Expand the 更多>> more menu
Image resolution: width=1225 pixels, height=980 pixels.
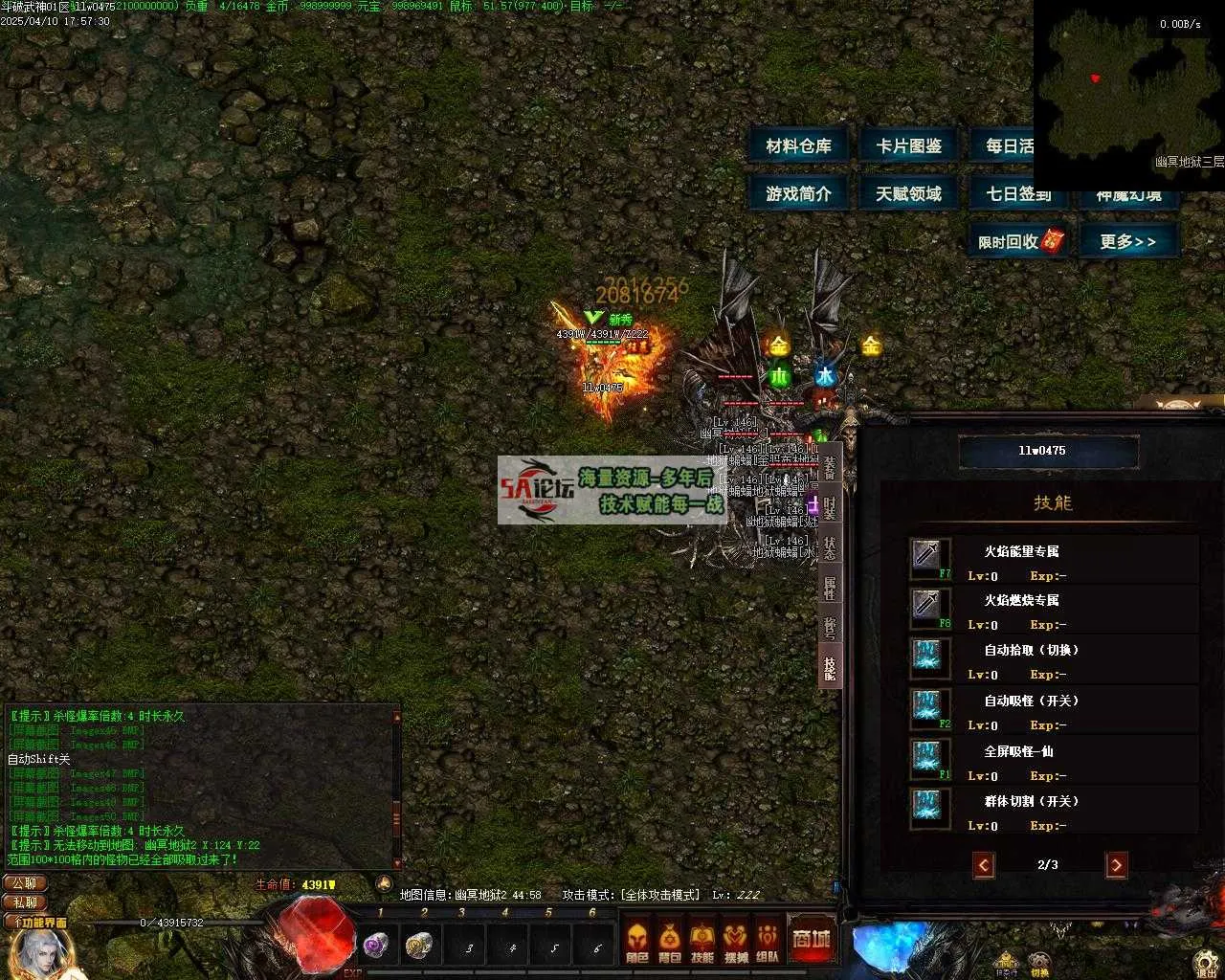[1127, 241]
